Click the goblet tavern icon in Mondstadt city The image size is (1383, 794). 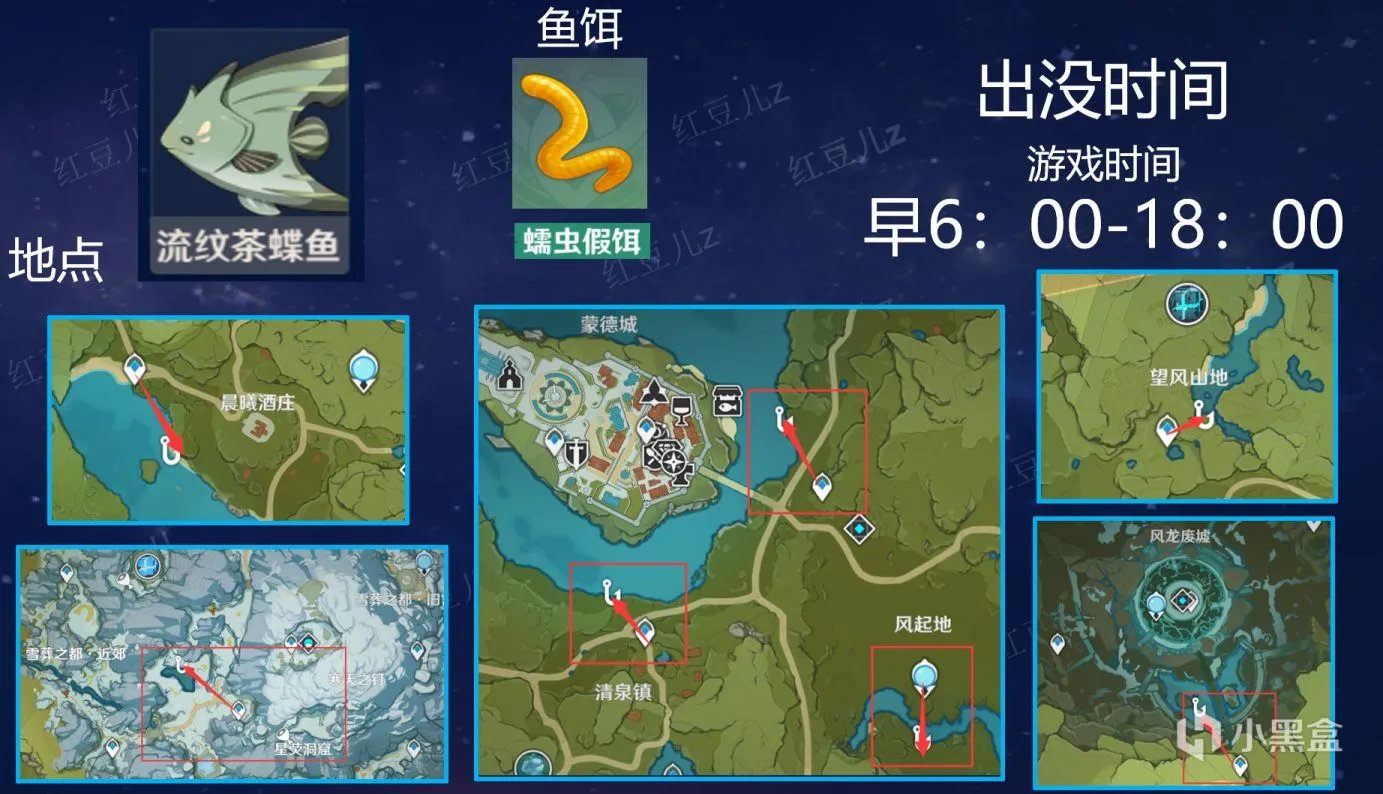[681, 410]
